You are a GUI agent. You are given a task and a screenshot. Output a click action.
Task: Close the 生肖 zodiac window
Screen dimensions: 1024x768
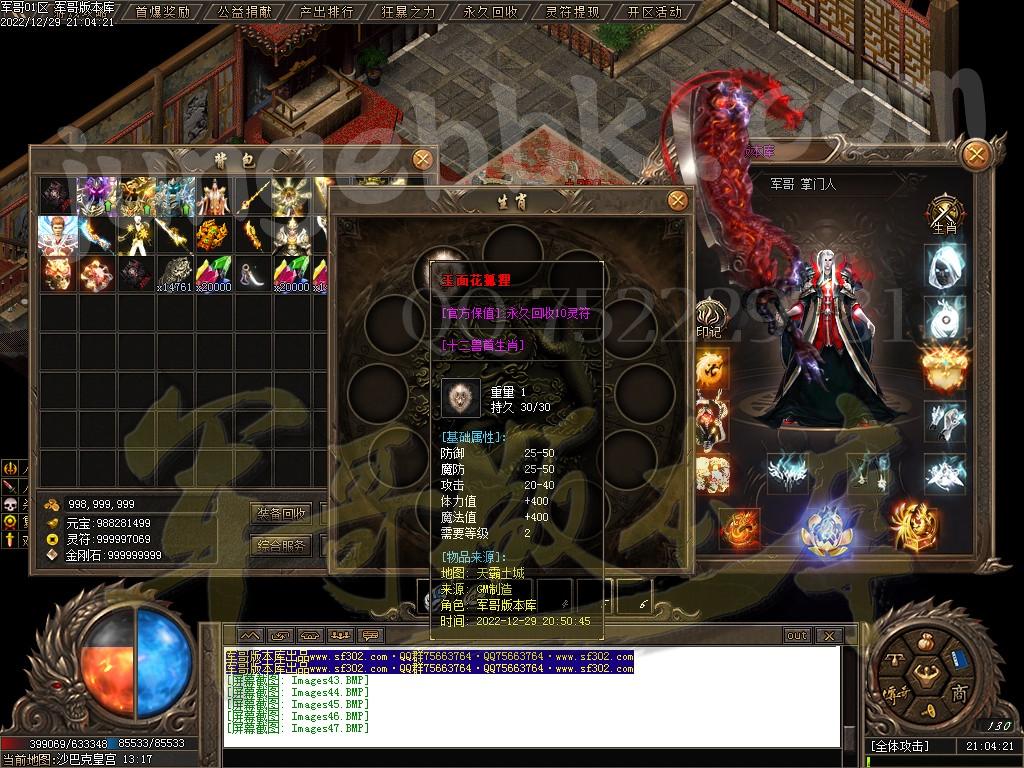[678, 201]
